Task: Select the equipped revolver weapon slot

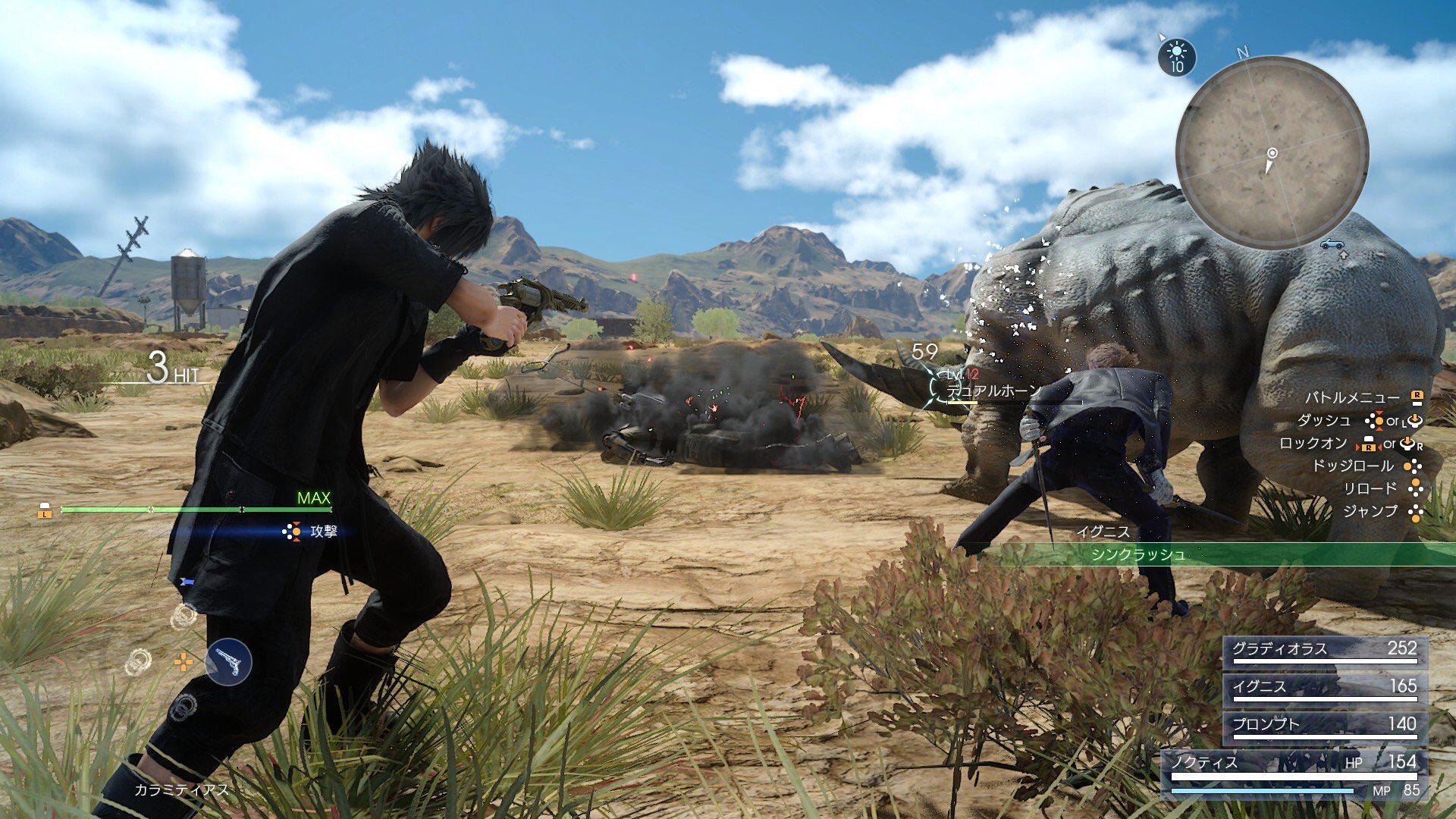Action: [x=228, y=662]
